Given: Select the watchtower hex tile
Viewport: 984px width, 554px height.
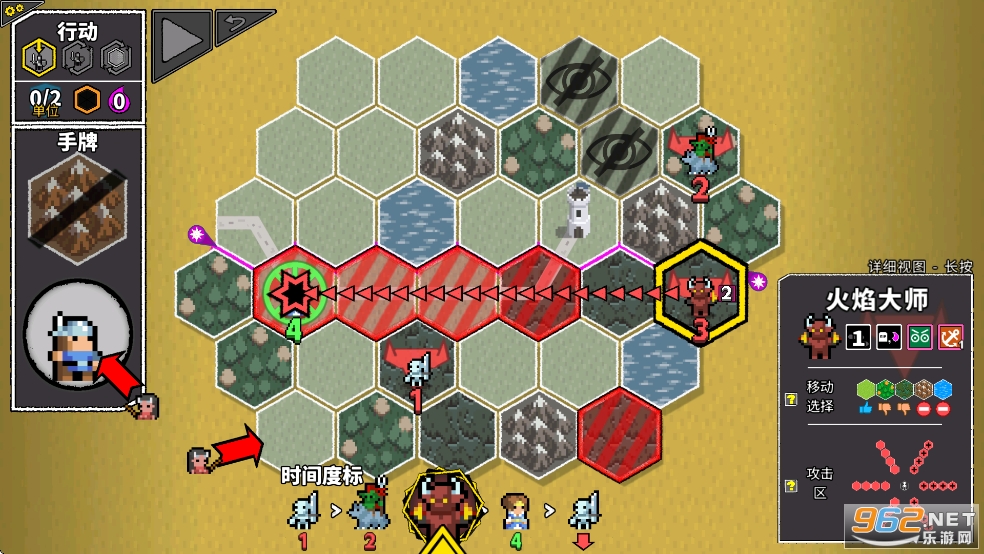Looking at the screenshot, I should (x=580, y=210).
